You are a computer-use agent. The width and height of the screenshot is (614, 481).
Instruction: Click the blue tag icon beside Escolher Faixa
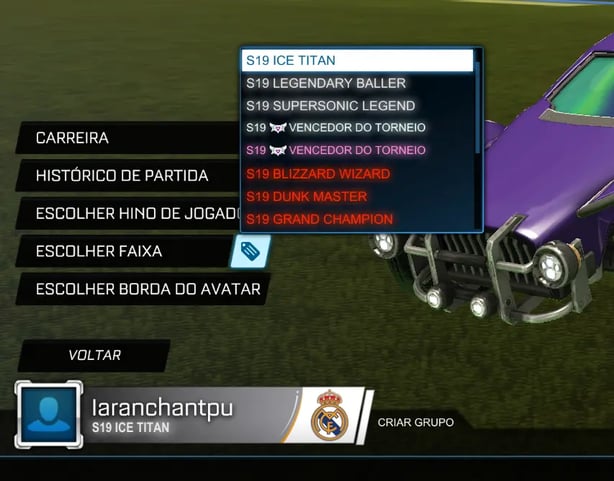(x=250, y=251)
